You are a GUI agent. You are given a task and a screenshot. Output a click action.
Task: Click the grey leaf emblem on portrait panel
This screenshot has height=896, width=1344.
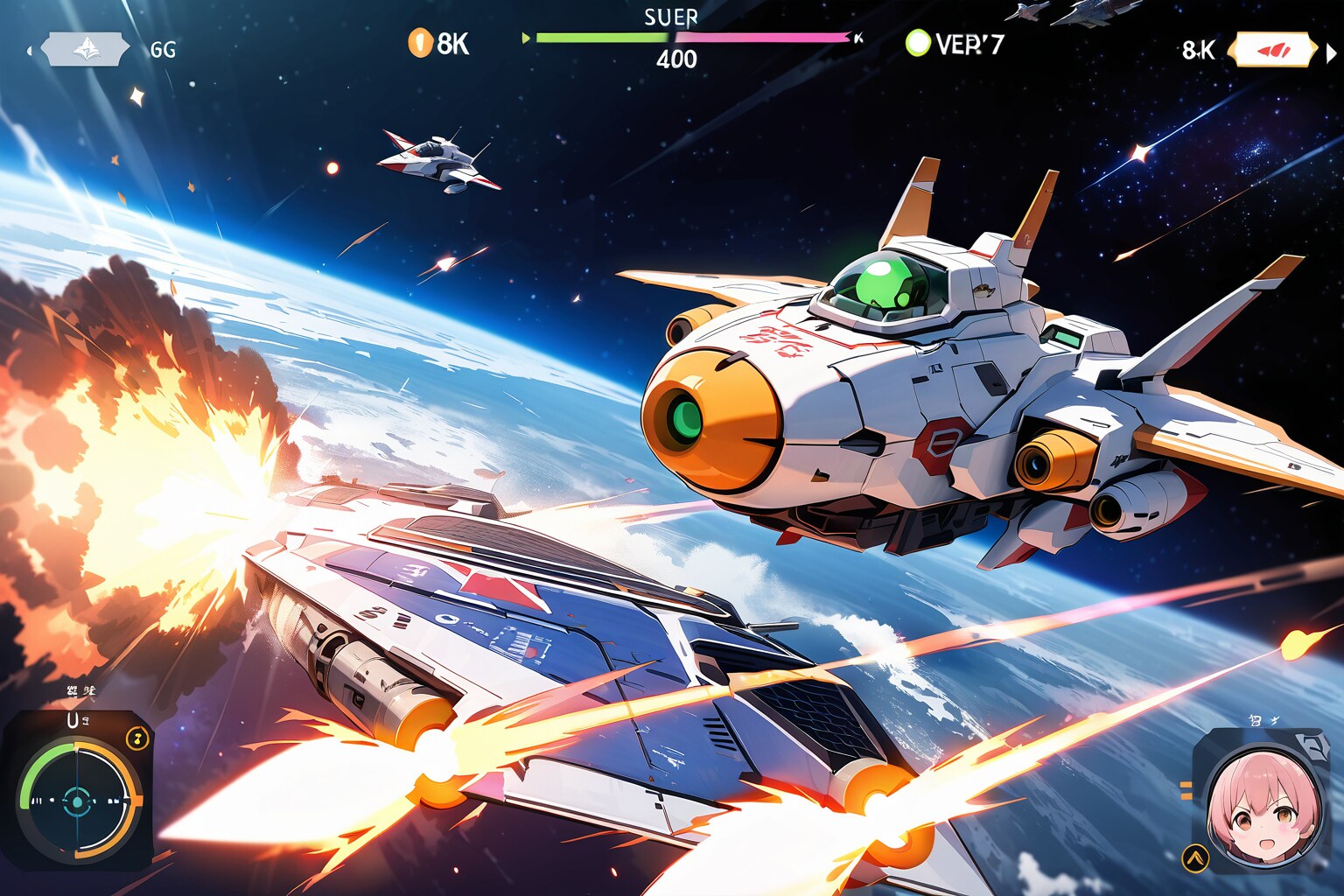click(x=1310, y=744)
